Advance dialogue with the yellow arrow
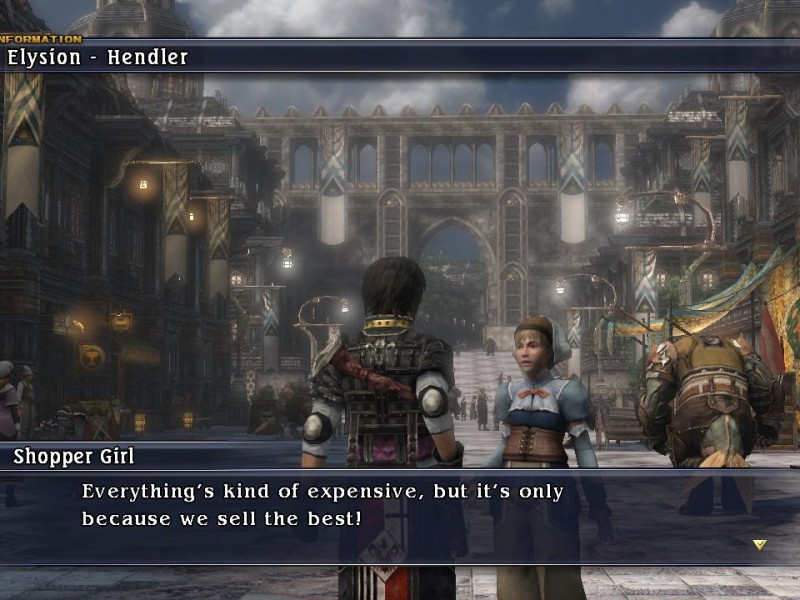 (x=759, y=545)
